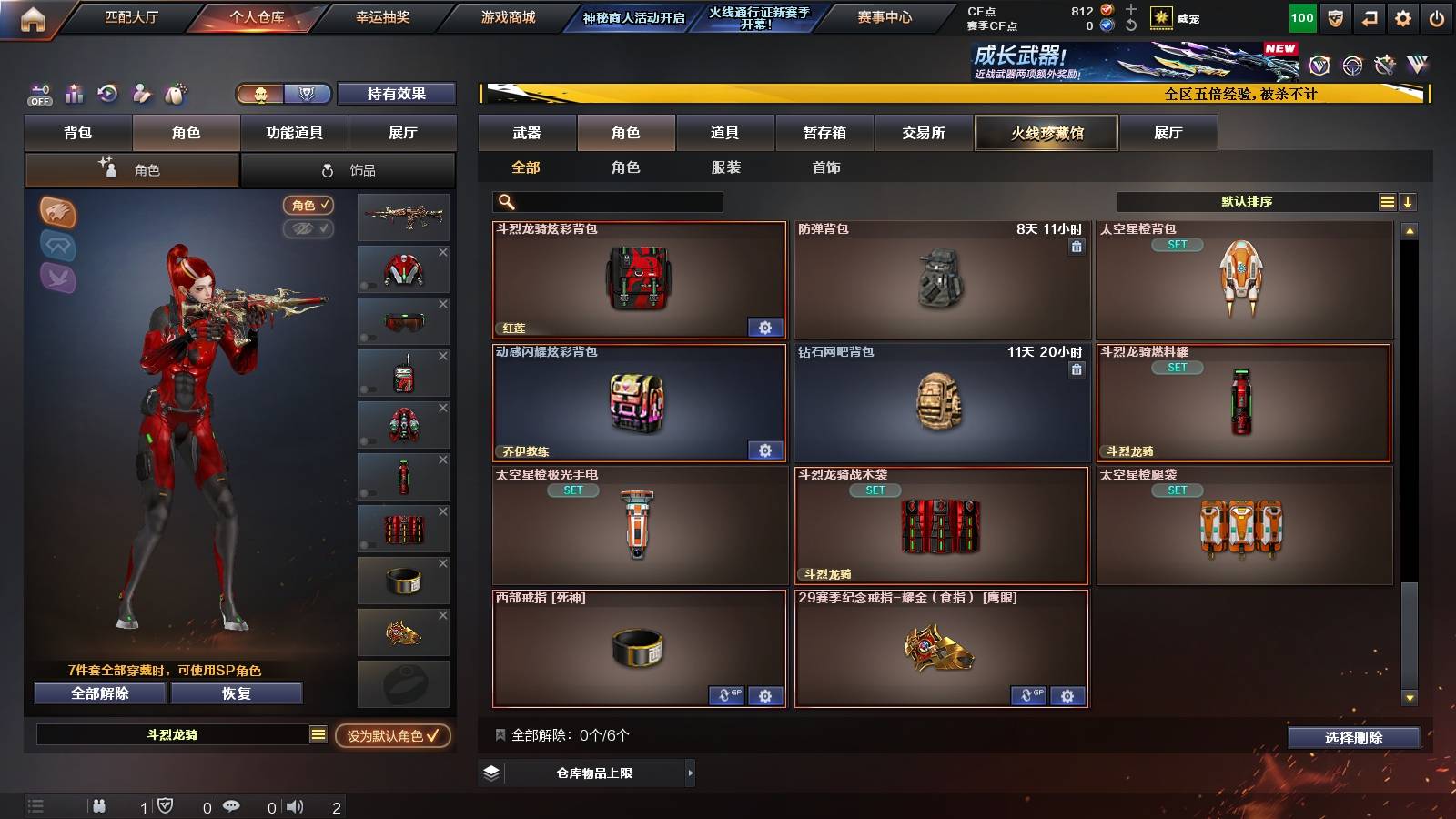Click the 全部解除 button
Viewport: 1456px width, 819px height.
click(98, 693)
